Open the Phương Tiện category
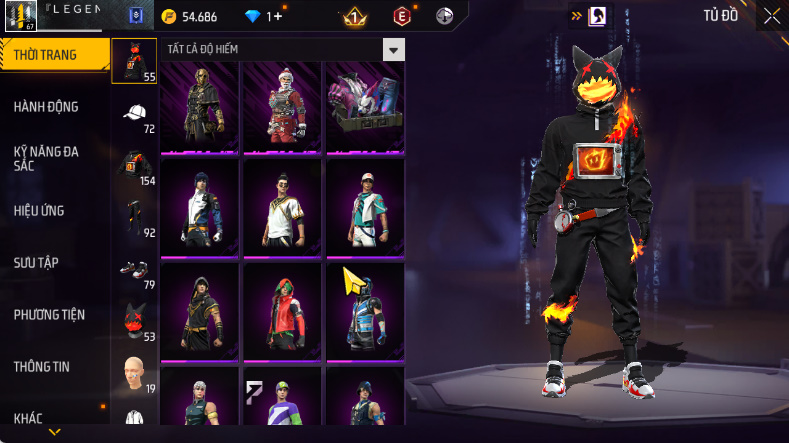Image resolution: width=789 pixels, height=443 pixels. 49,314
